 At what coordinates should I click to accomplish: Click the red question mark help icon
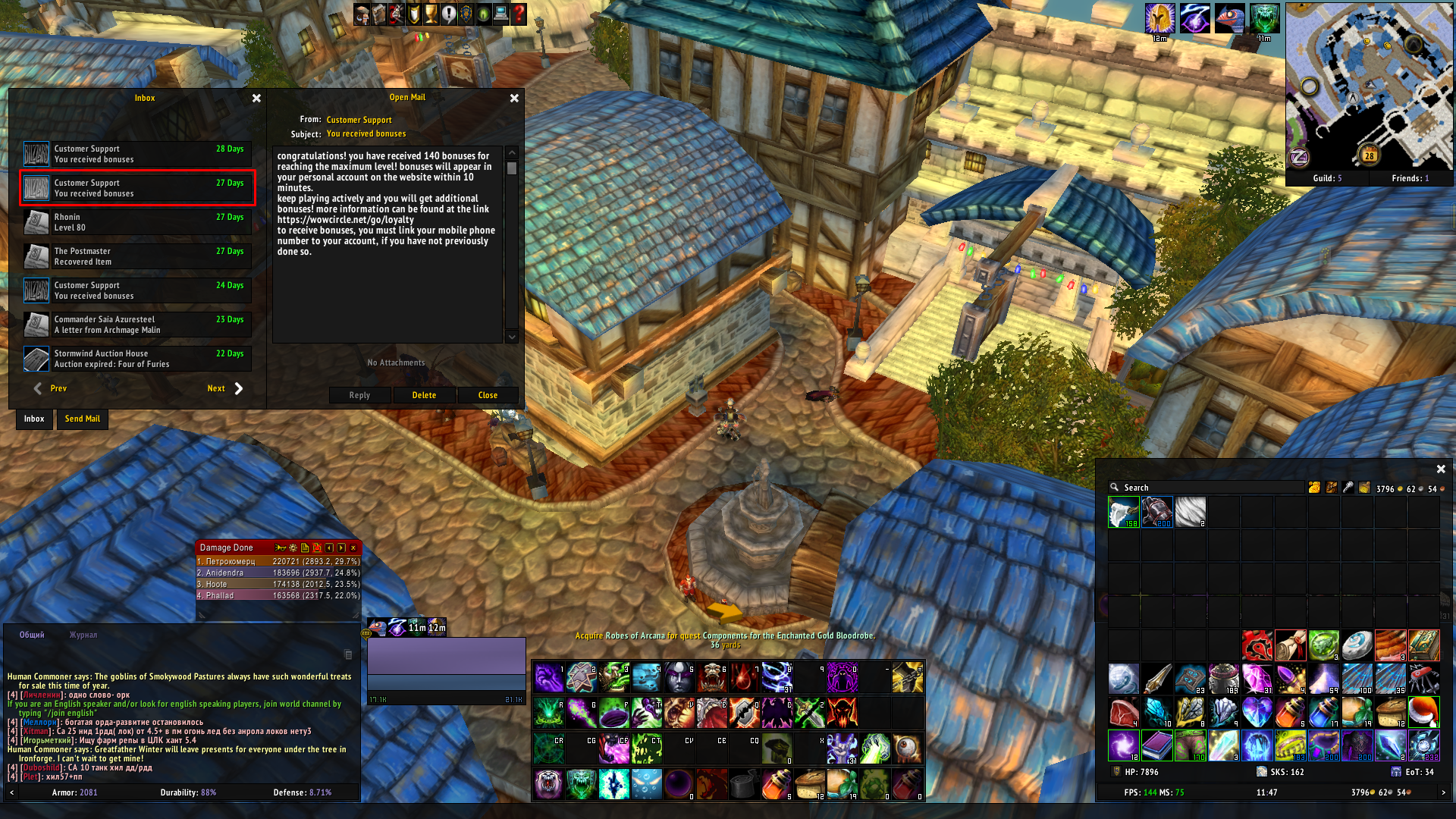[519, 14]
